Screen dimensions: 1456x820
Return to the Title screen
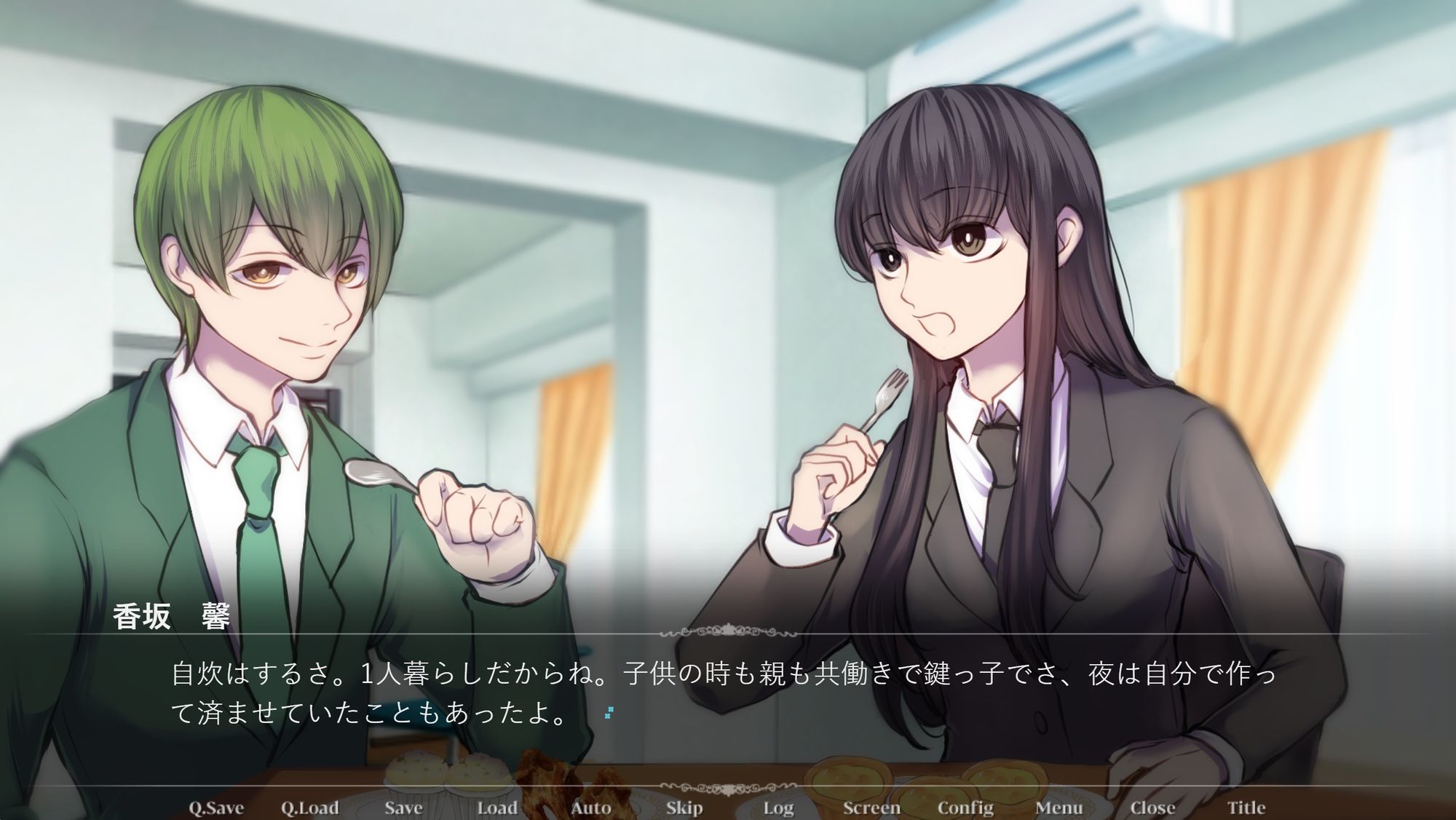[x=1249, y=807]
